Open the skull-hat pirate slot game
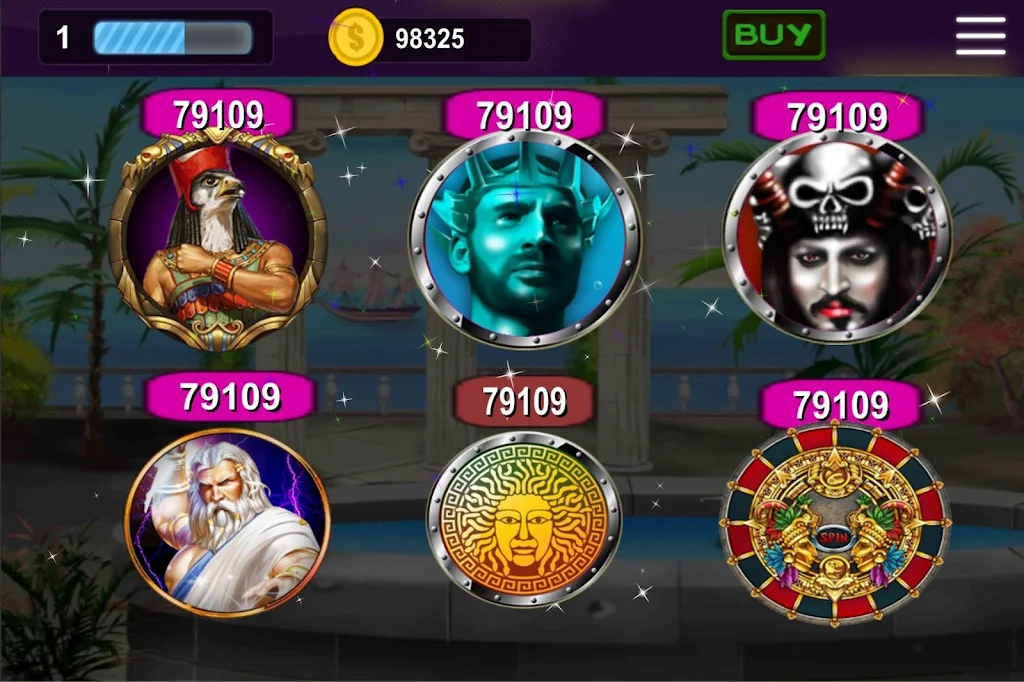The image size is (1024, 682). tap(837, 239)
